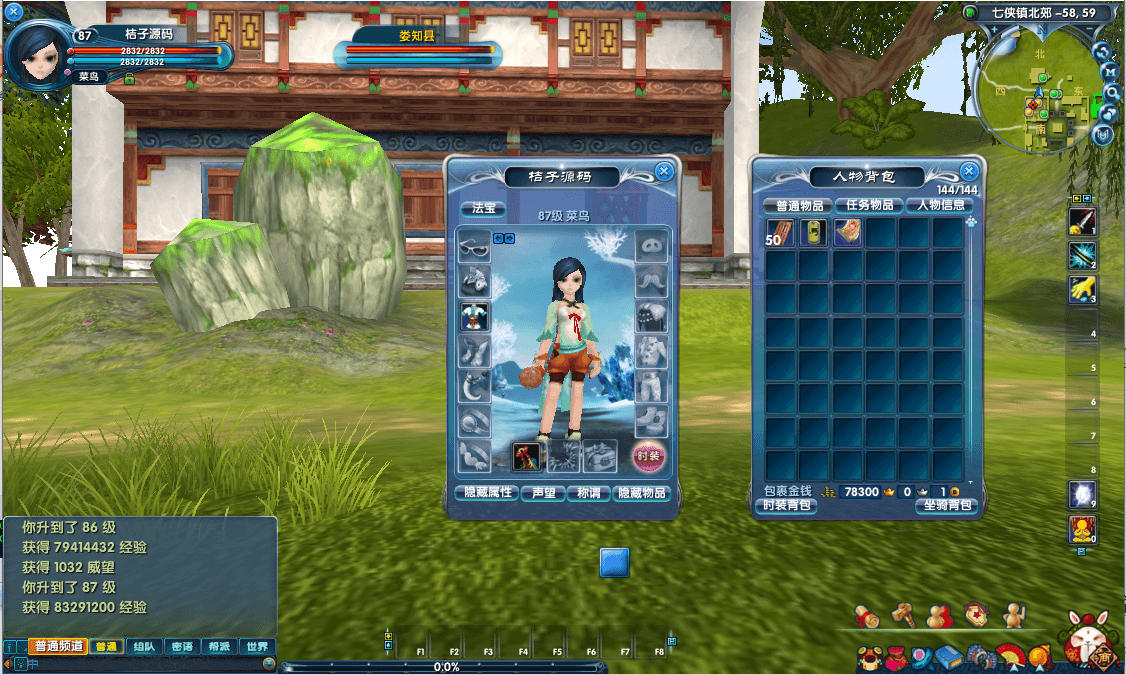Click the 隐藏物品 button
The height and width of the screenshot is (674, 1126).
click(642, 493)
